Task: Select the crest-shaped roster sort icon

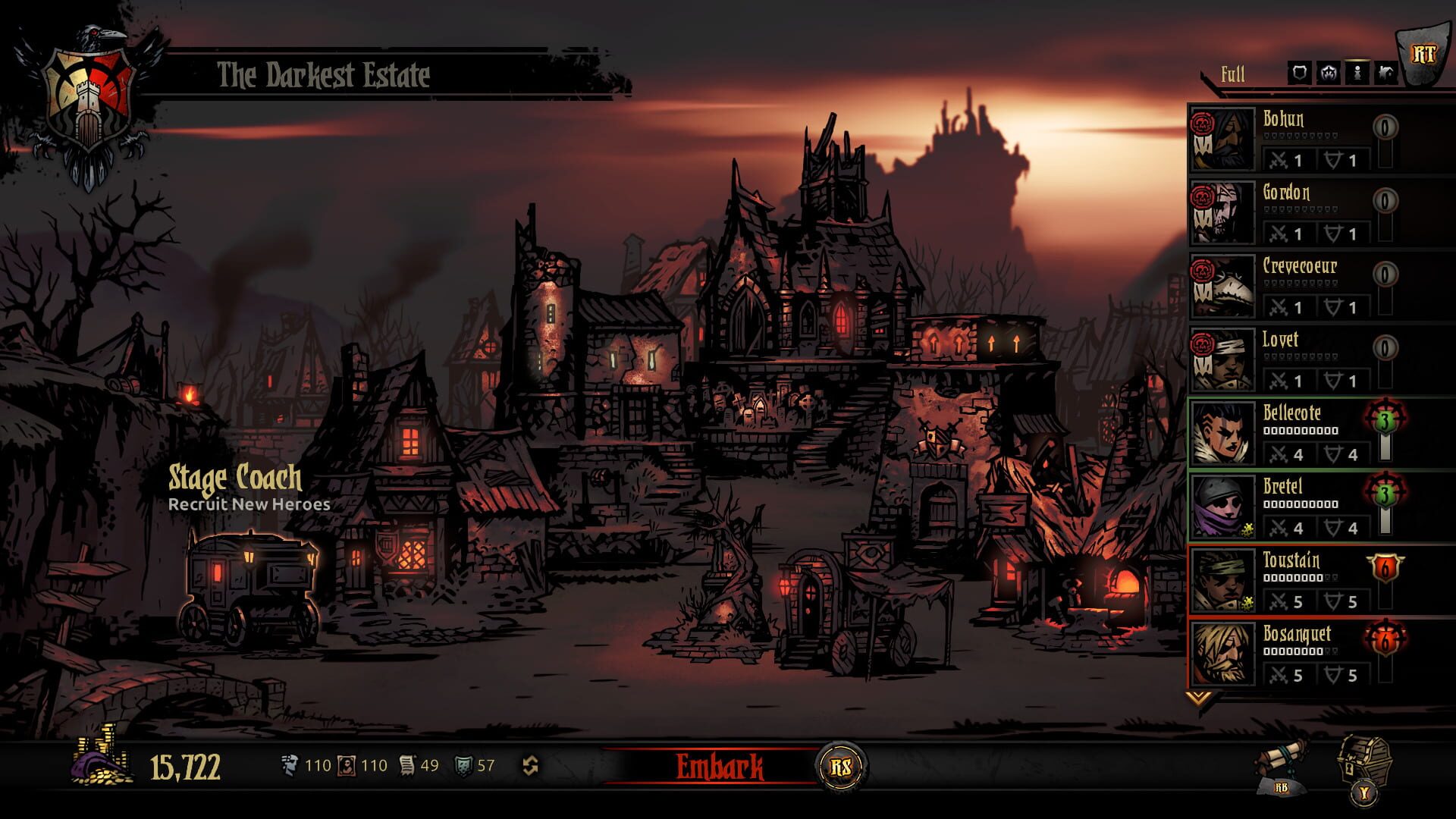Action: pyautogui.click(x=1328, y=73)
